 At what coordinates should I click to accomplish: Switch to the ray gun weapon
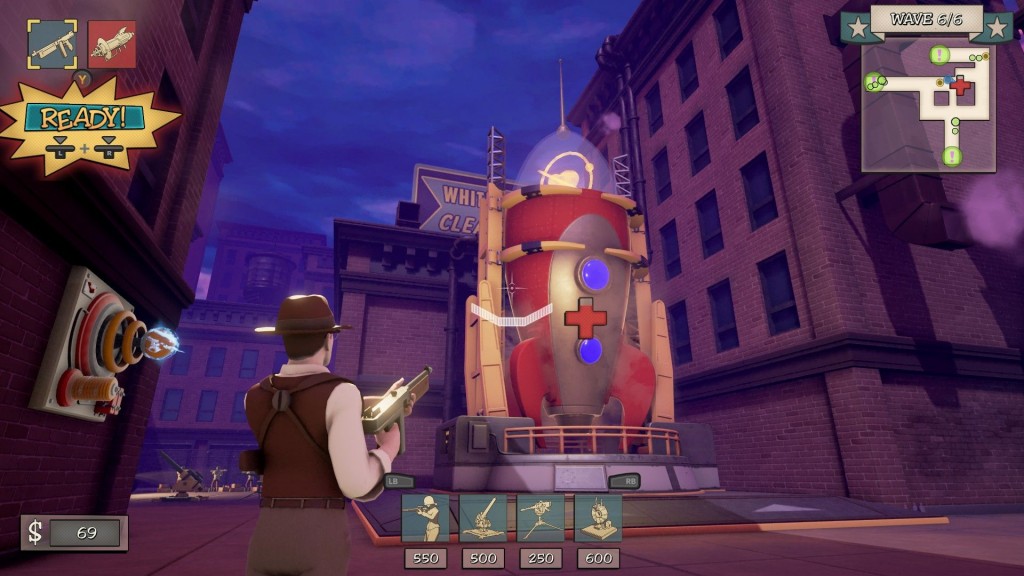tap(112, 44)
